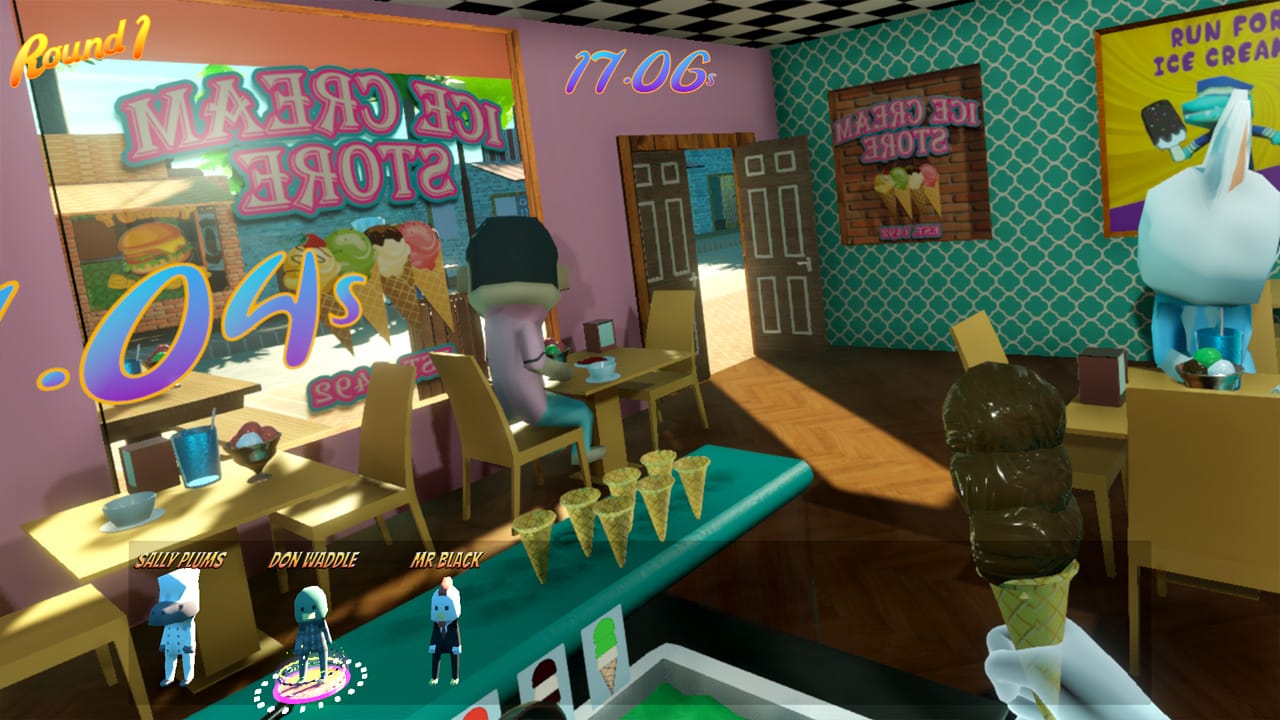
Task: Select the green ice cream cone order card
Action: pos(607,655)
